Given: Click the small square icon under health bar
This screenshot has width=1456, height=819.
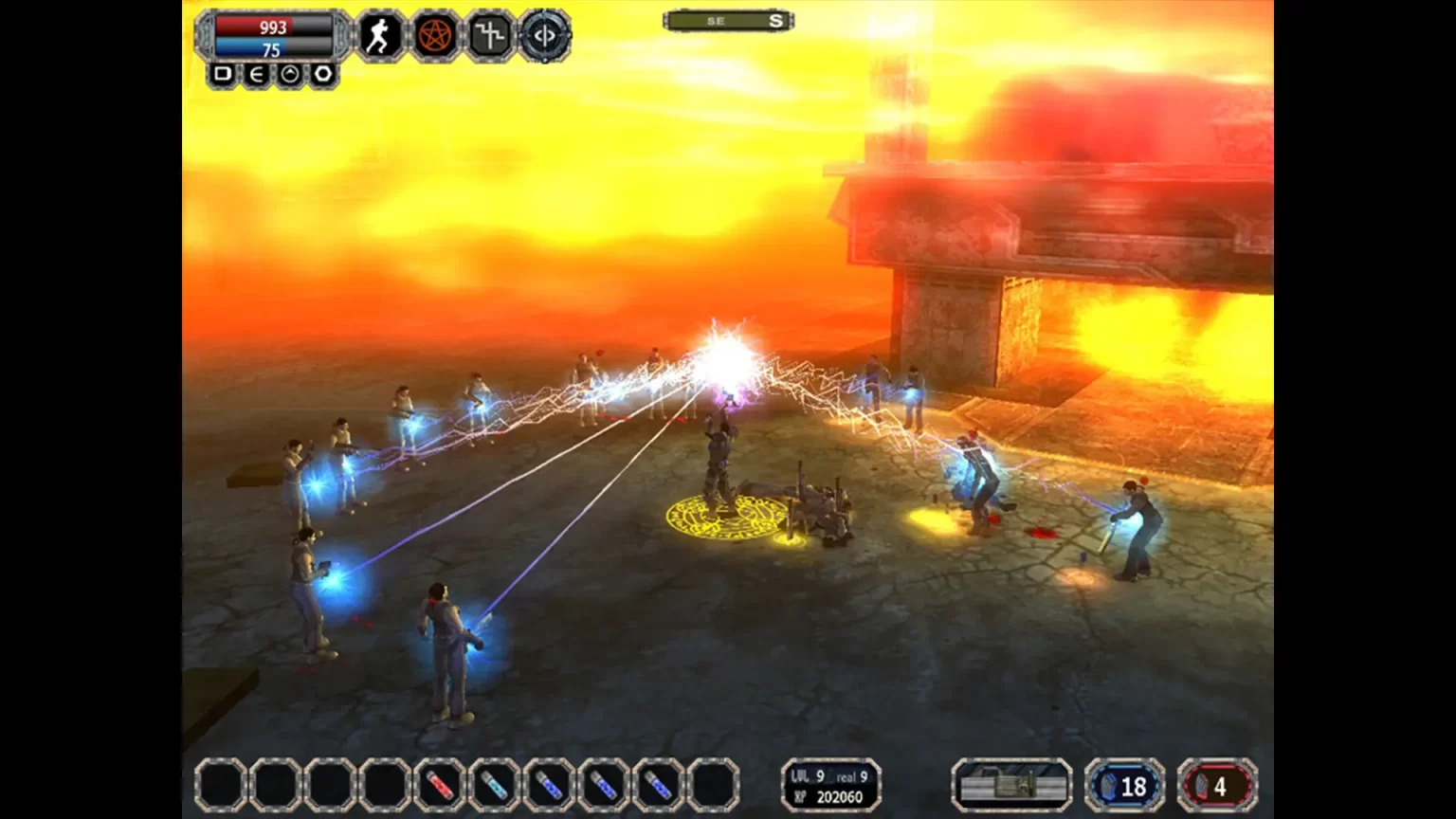Looking at the screenshot, I should [x=223, y=74].
